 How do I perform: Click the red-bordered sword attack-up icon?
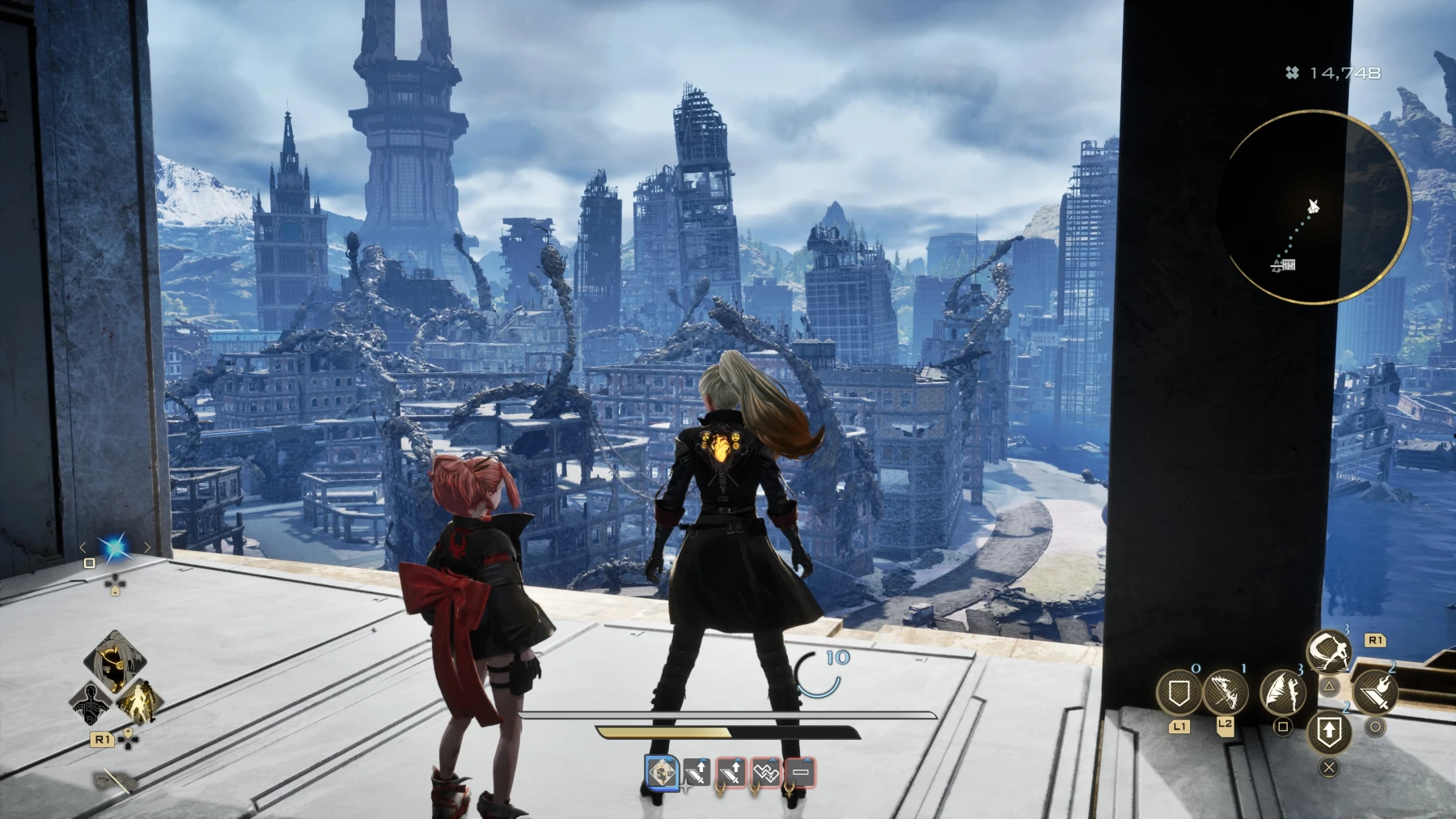[x=731, y=773]
